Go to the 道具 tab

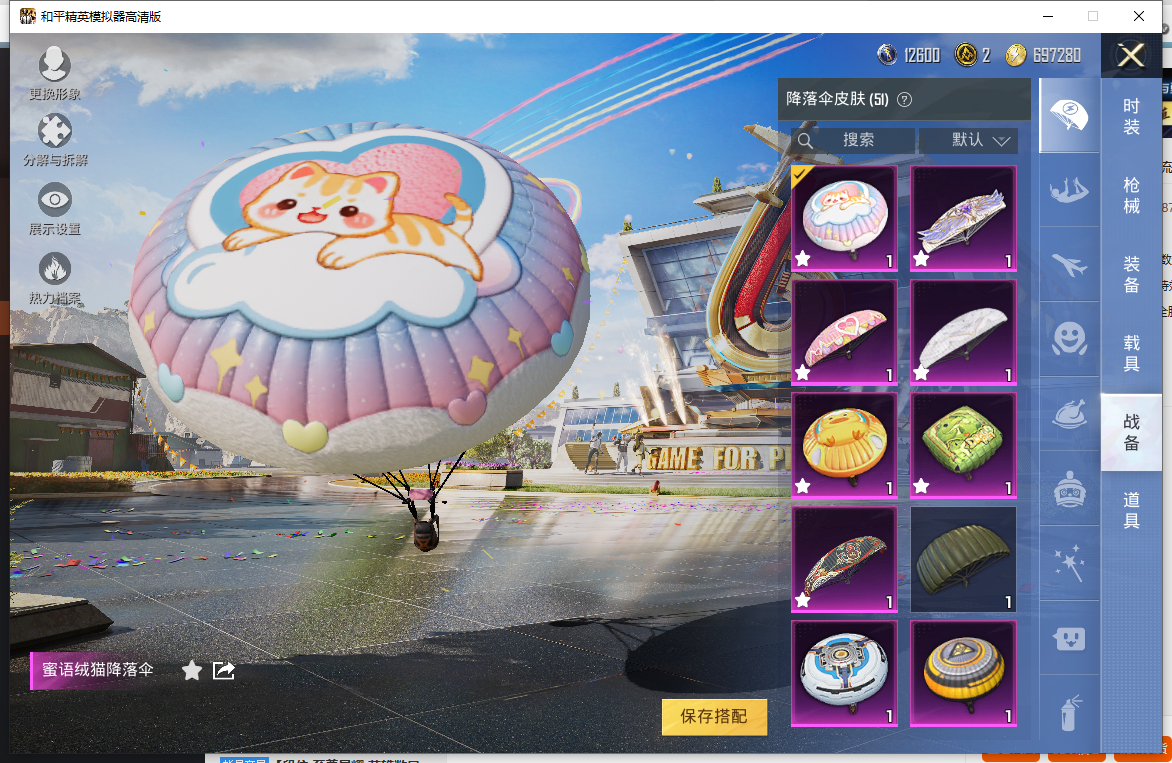point(1131,510)
